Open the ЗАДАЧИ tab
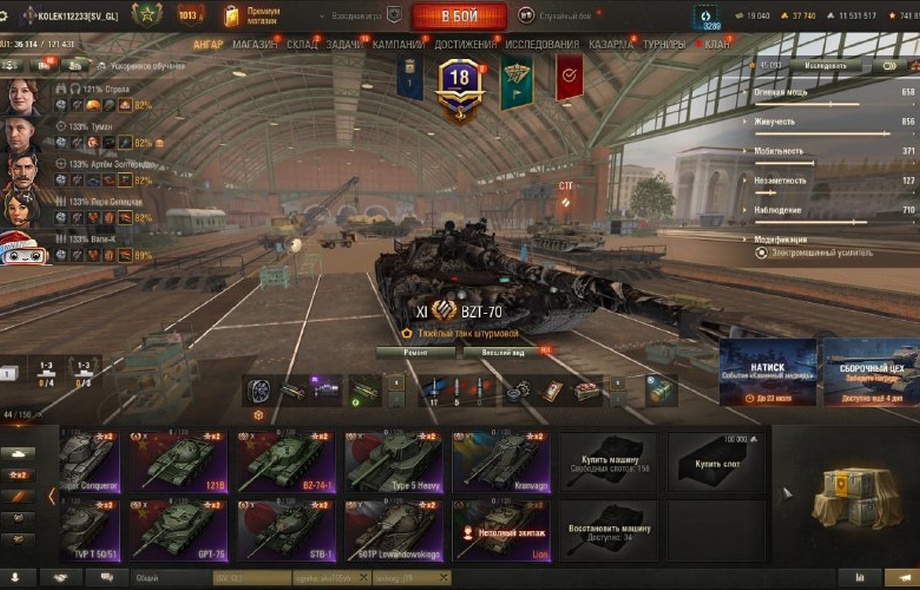This screenshot has height=590, width=920. (345, 45)
